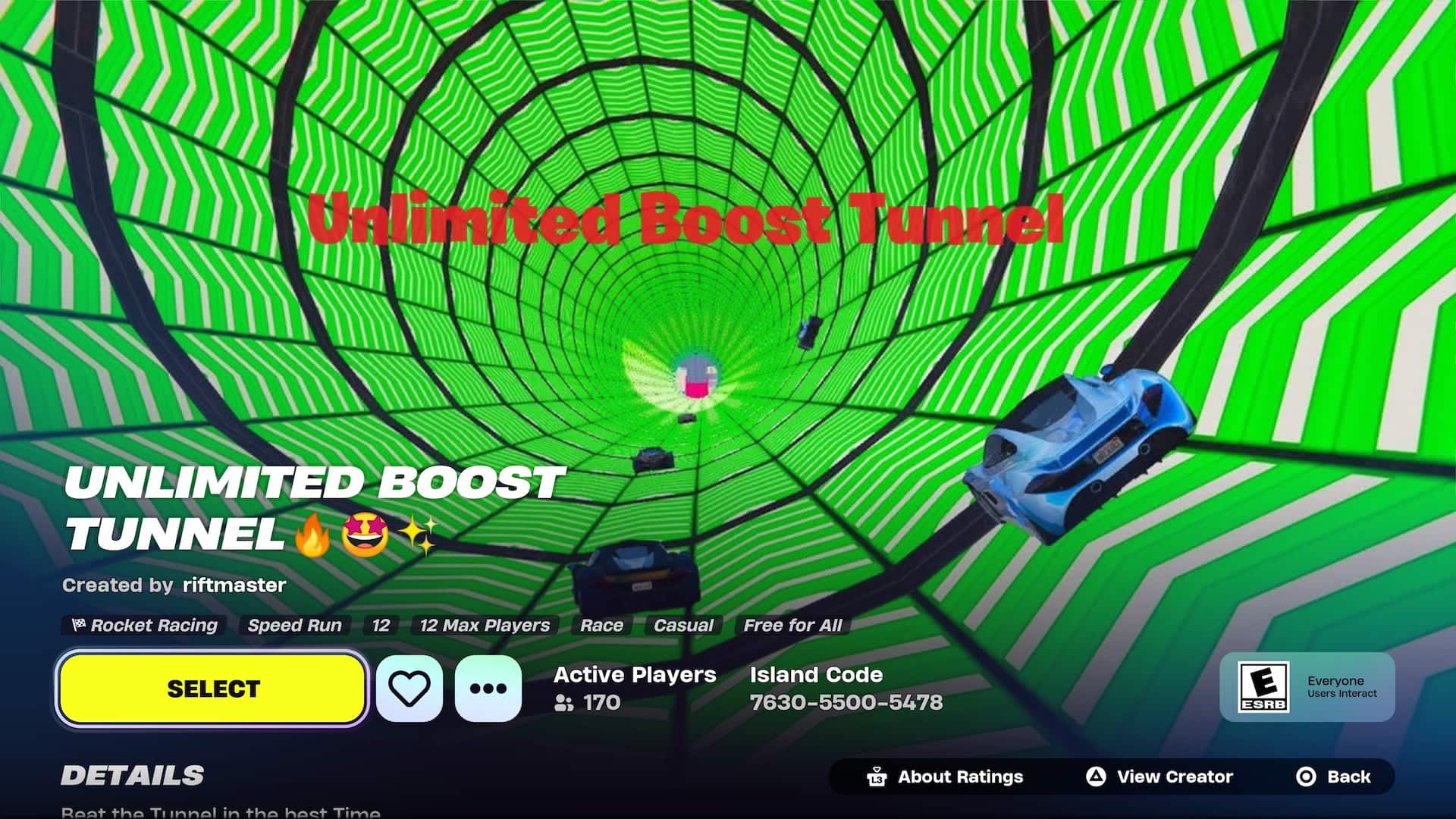Select the Casual mode tag
This screenshot has height=819, width=1456.
click(x=683, y=626)
